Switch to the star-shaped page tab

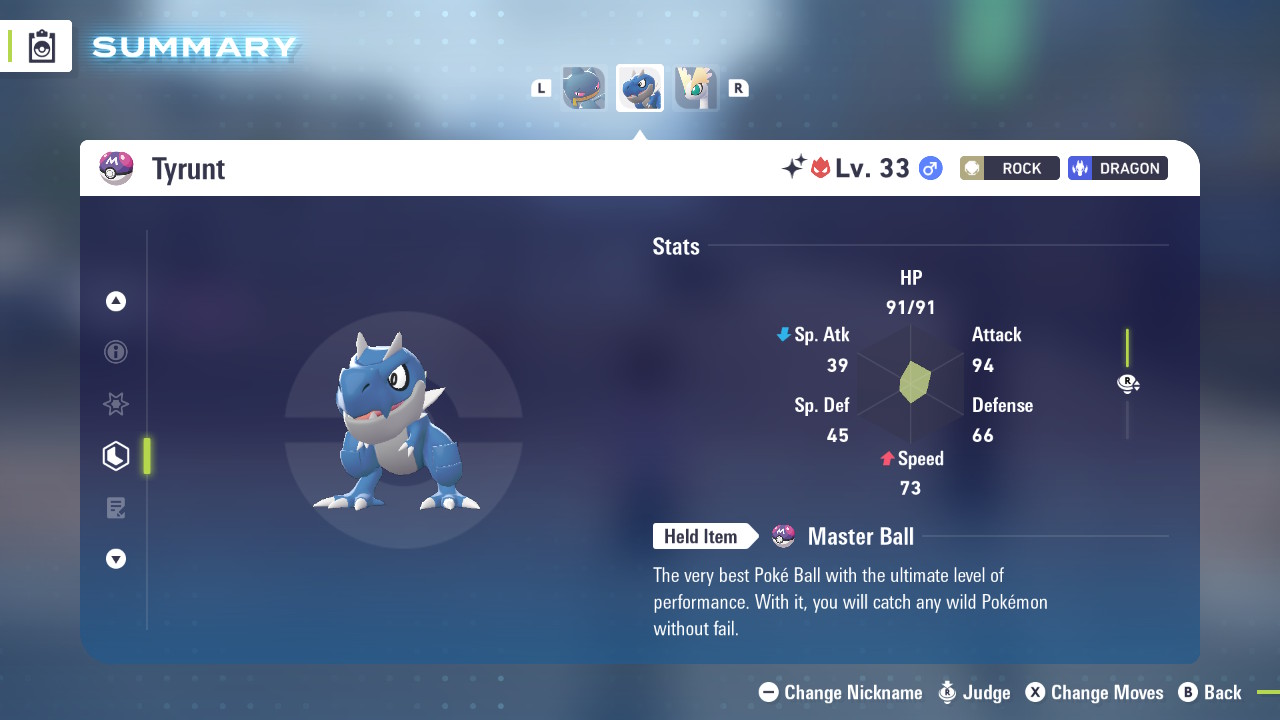coord(116,404)
